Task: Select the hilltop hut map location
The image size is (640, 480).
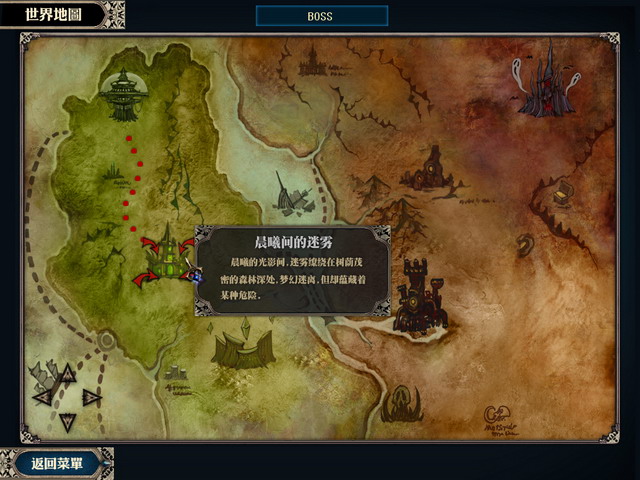Action: [432, 170]
